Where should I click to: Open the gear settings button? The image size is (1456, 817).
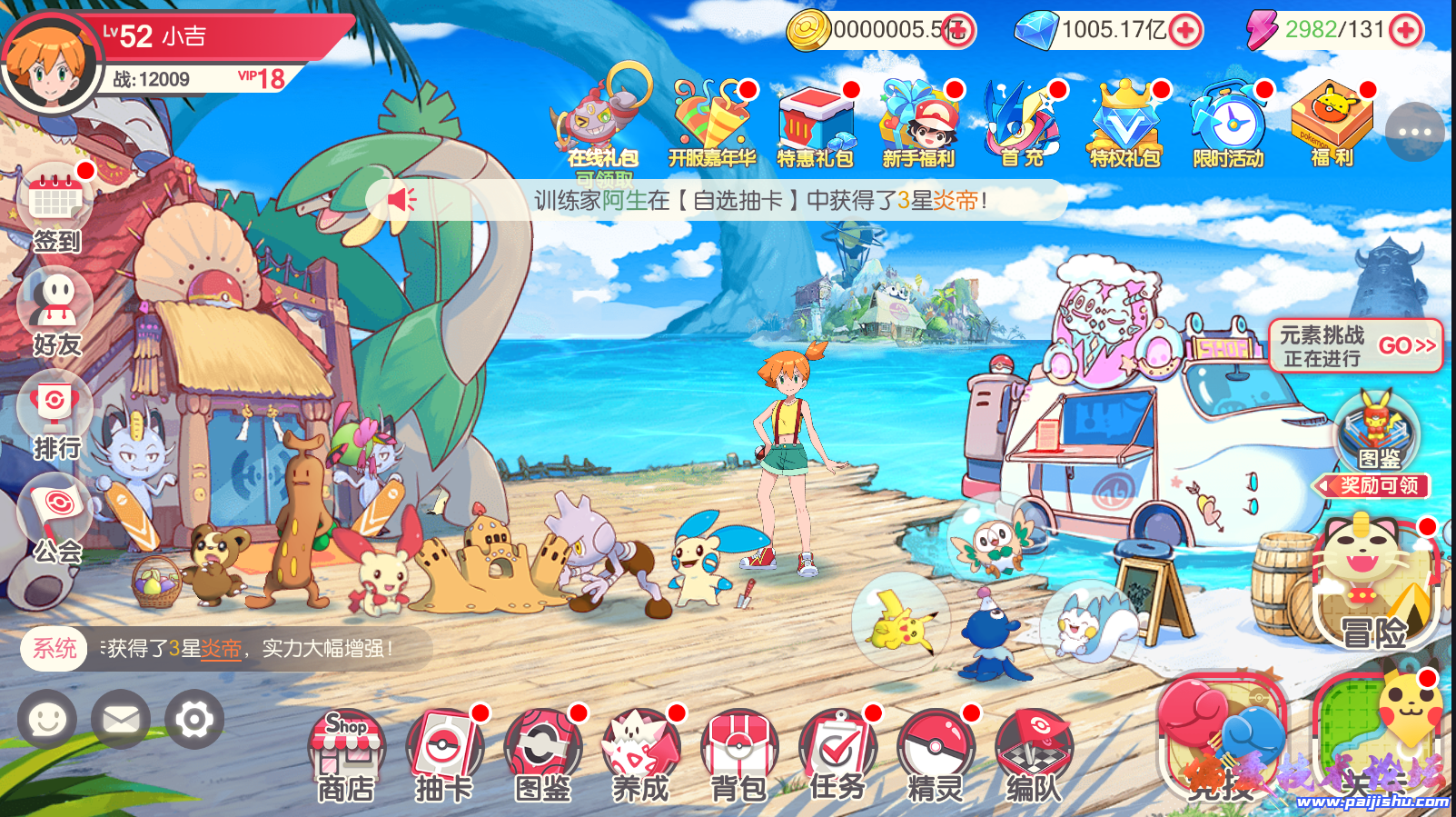click(193, 720)
